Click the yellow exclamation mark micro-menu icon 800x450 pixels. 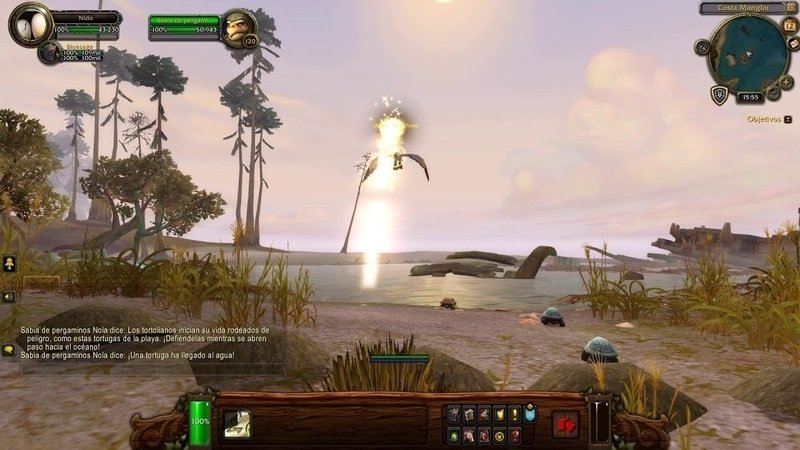click(515, 413)
